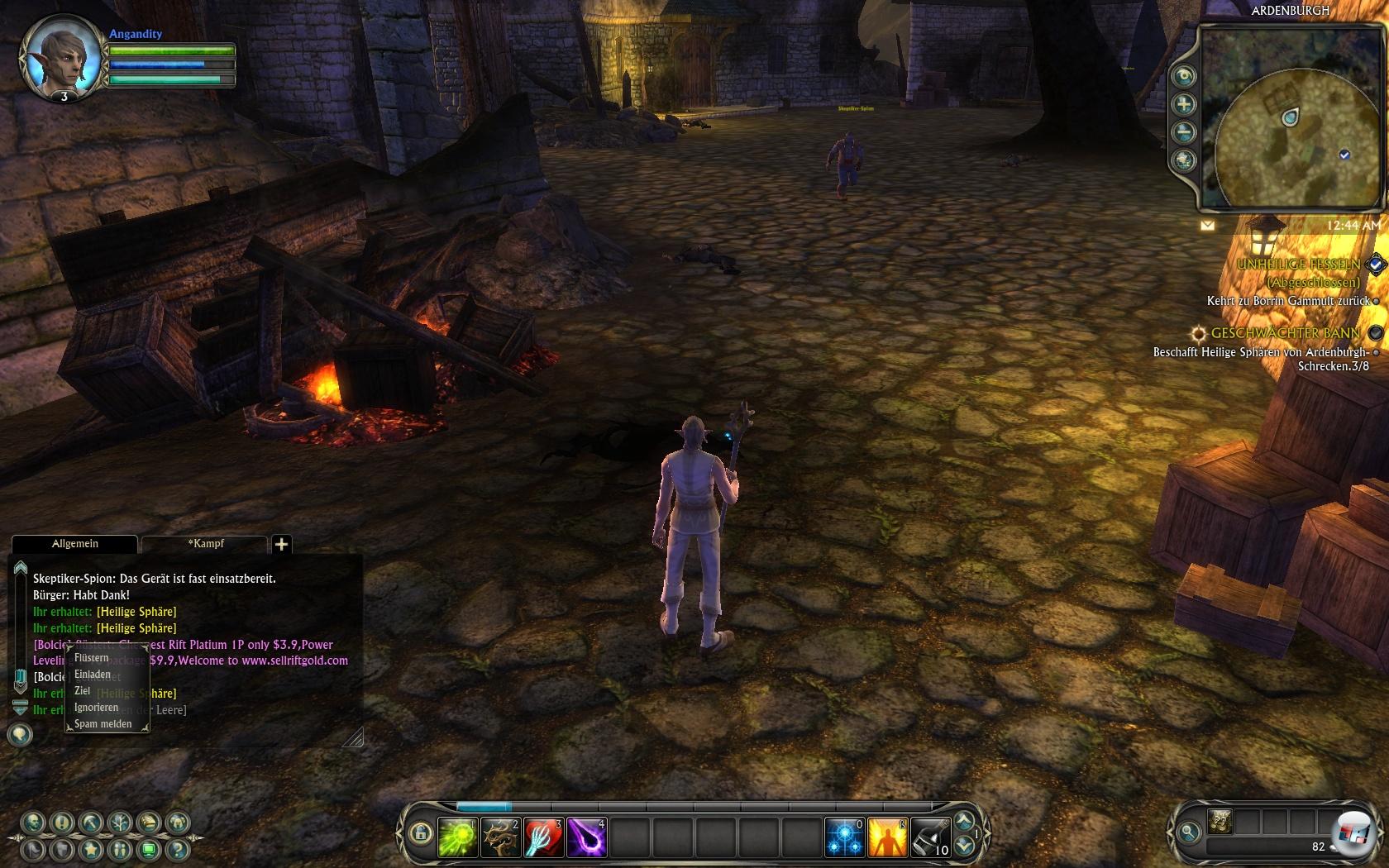Fire the purple void bolt ability
The height and width of the screenshot is (868, 1389).
586,837
